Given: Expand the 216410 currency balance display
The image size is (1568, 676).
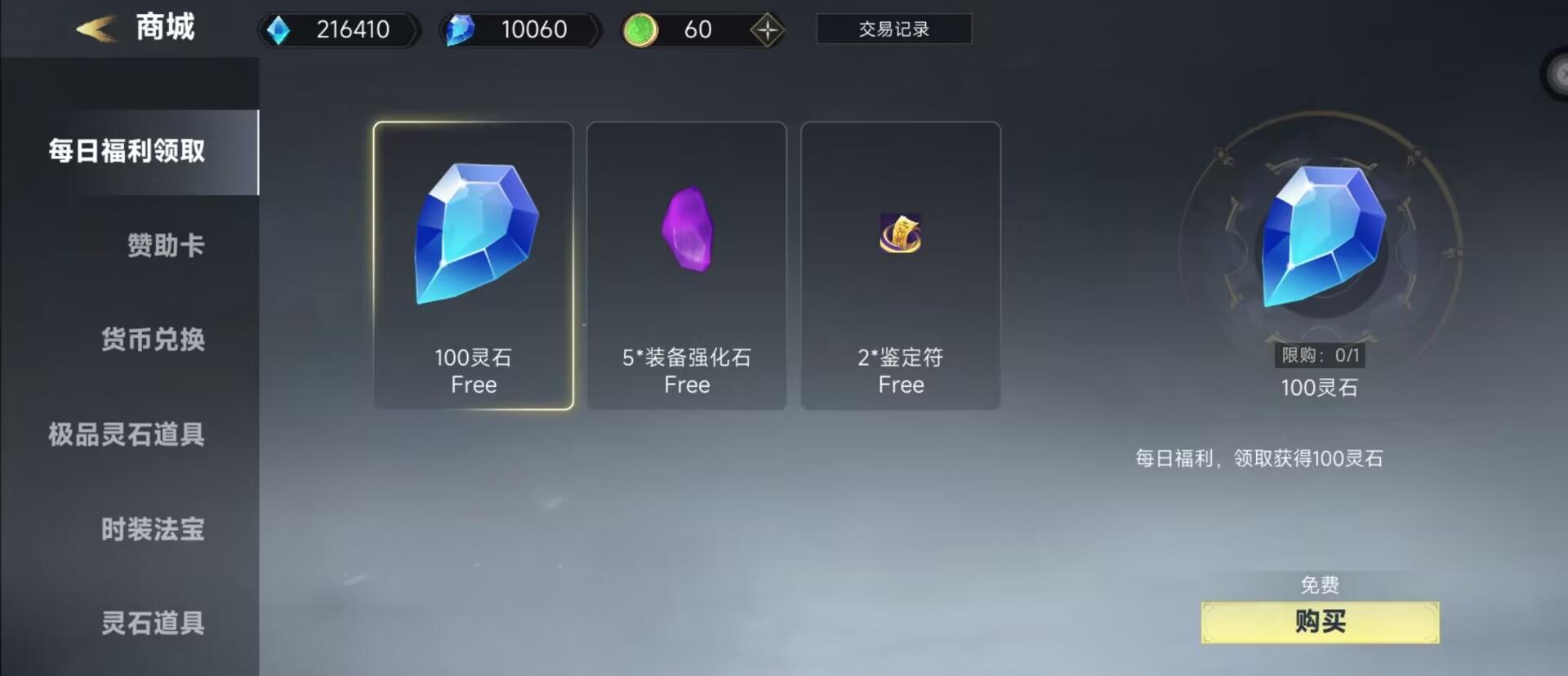Looking at the screenshot, I should (x=339, y=29).
